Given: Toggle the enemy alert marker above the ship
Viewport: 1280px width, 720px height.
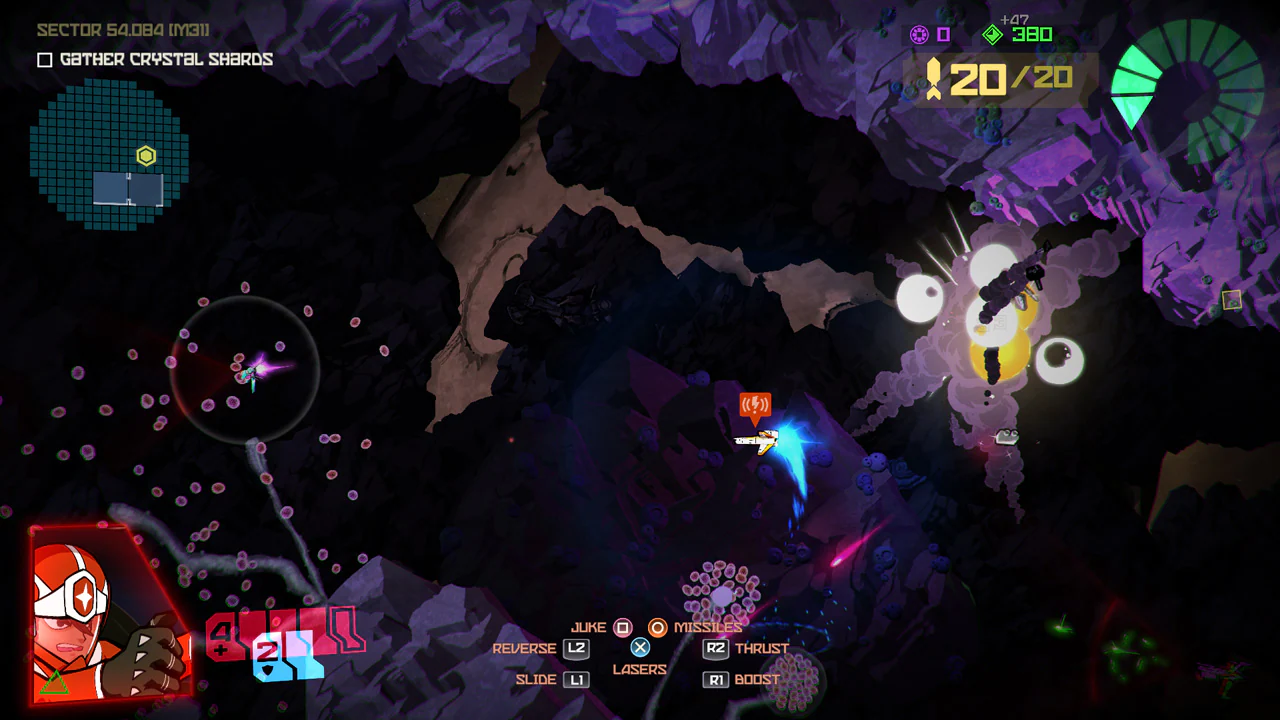Looking at the screenshot, I should click(755, 406).
